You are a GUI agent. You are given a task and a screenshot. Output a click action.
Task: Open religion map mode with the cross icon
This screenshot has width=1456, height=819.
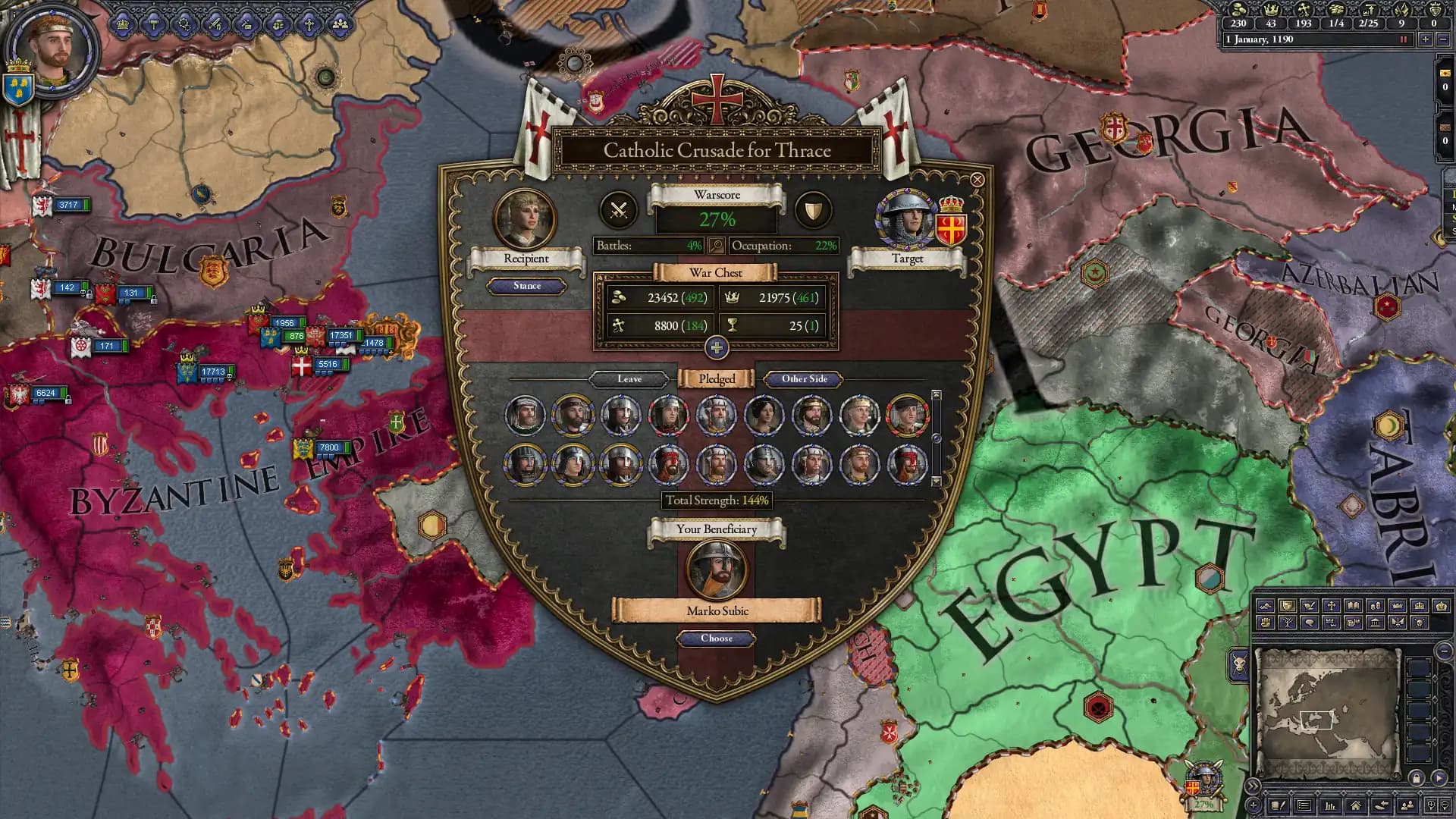coord(1331,607)
